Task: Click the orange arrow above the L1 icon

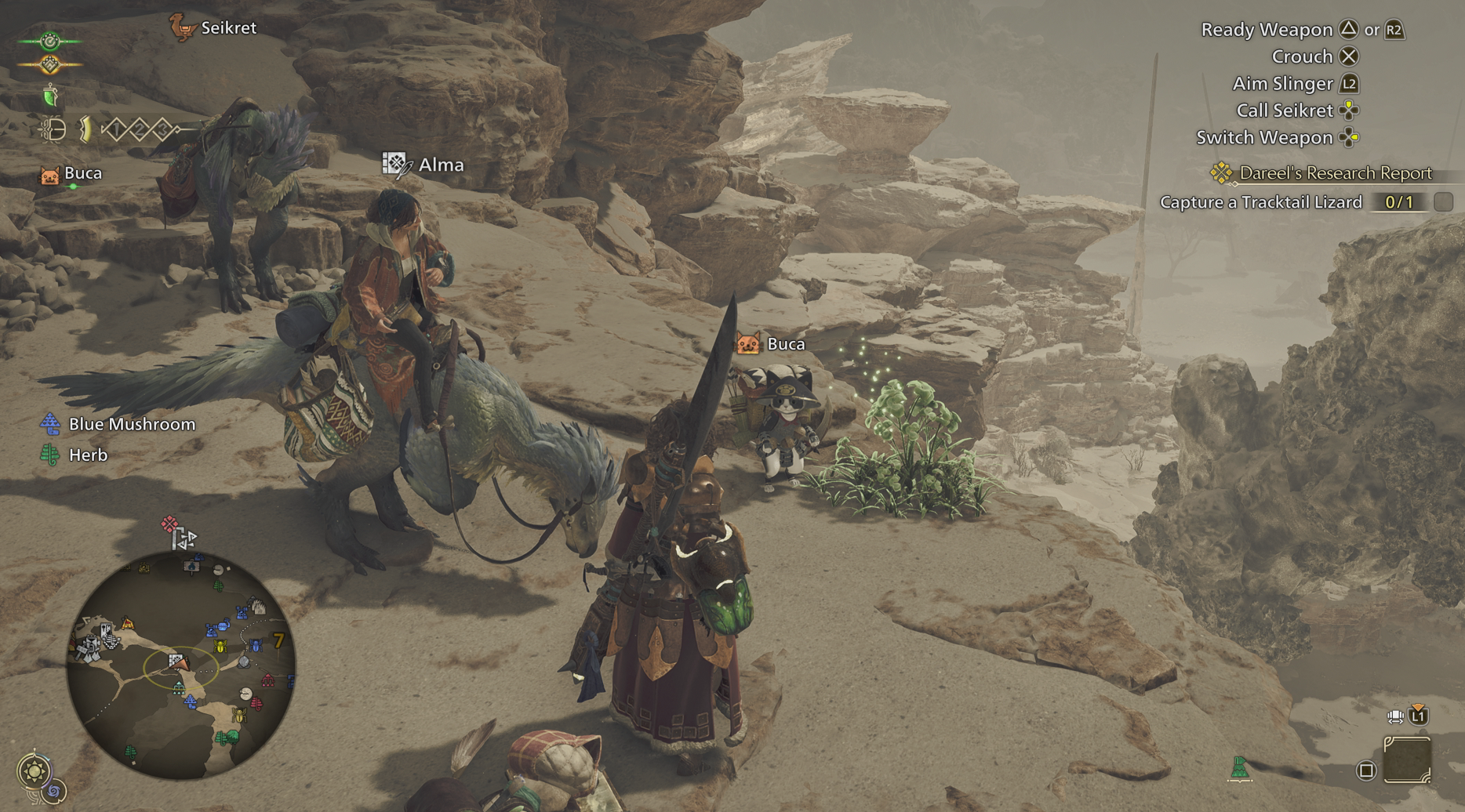Action: [x=1416, y=706]
